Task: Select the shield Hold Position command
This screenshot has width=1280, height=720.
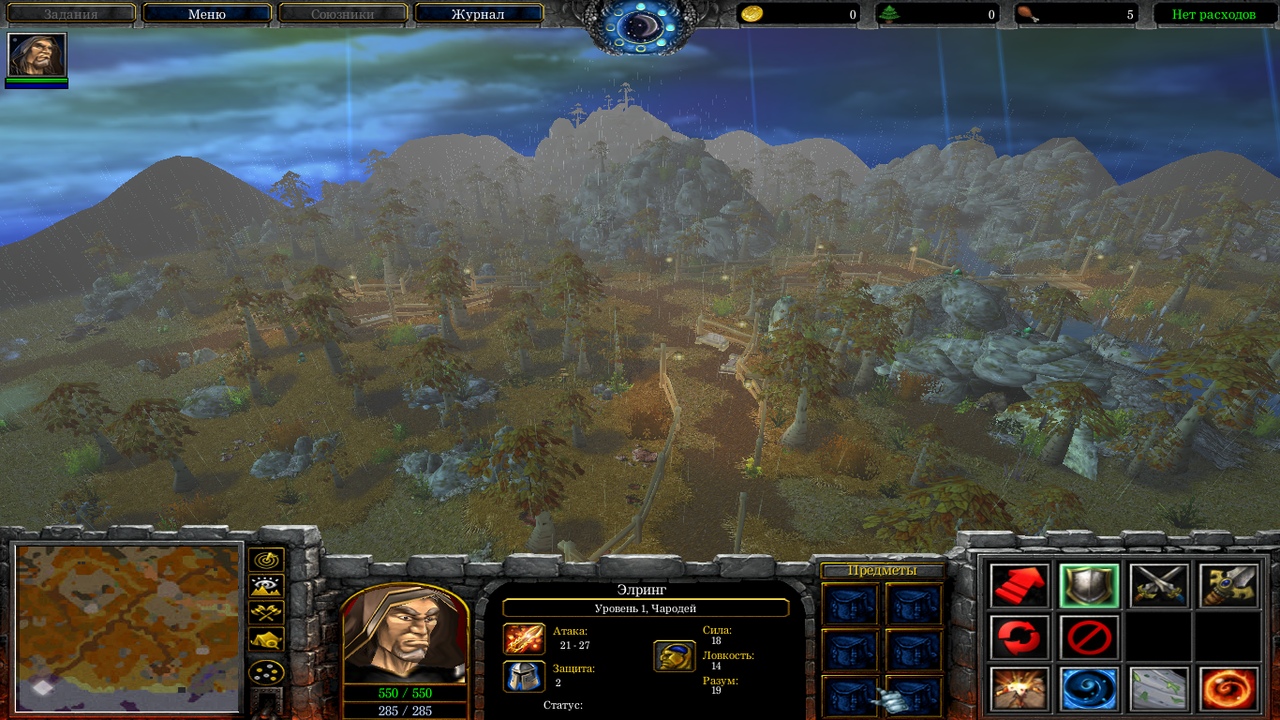Action: tap(1089, 586)
